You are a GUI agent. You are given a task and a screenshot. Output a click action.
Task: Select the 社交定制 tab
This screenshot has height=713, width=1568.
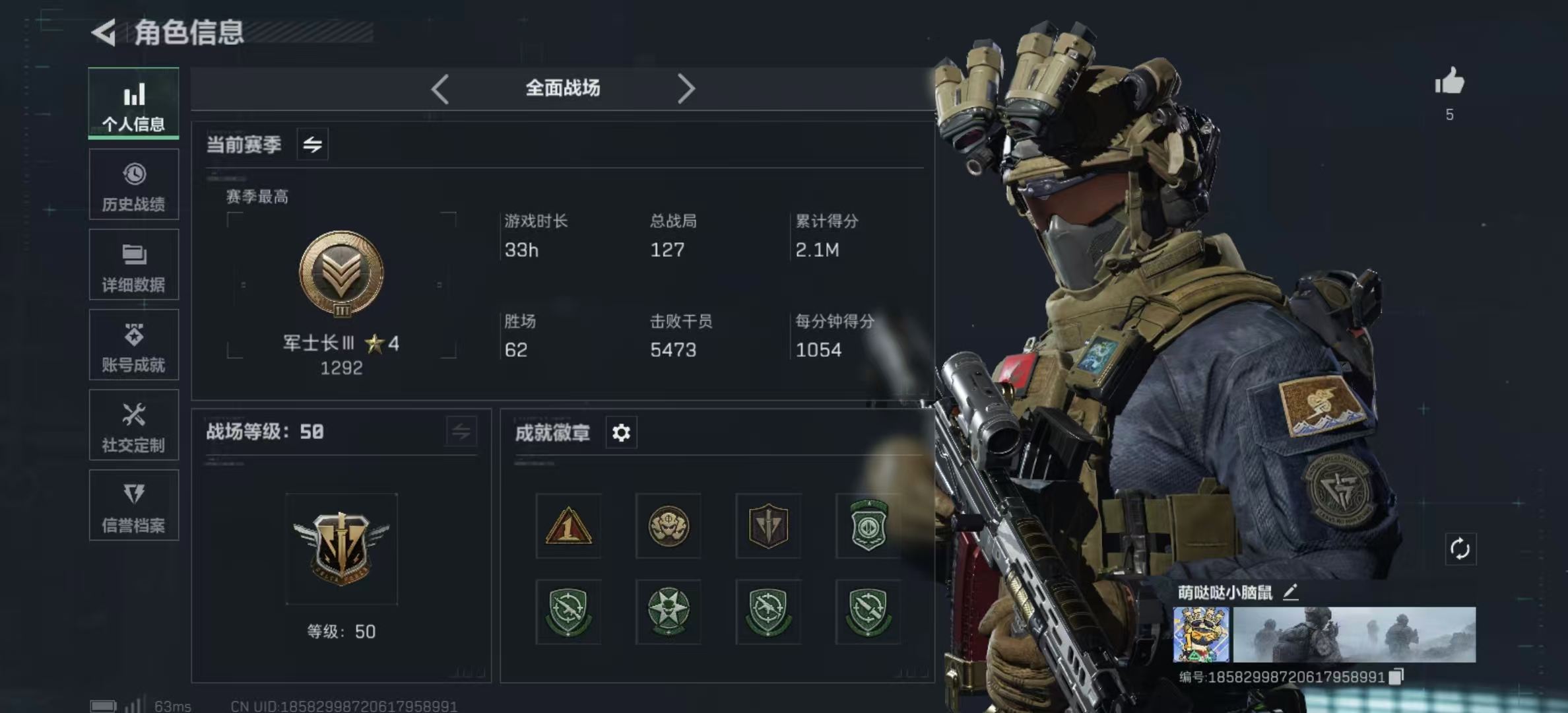coord(134,425)
